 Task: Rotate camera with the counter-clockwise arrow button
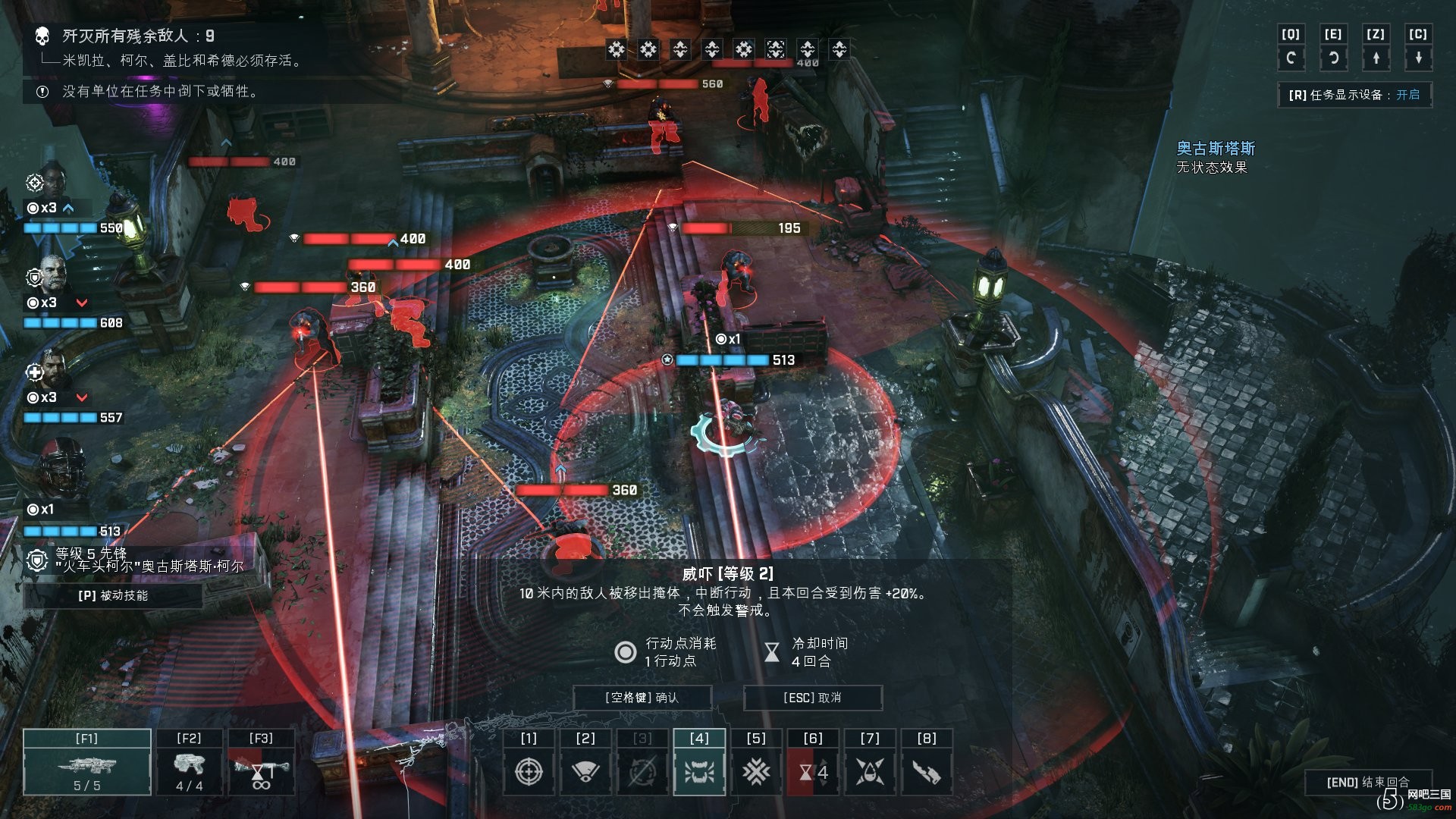(1333, 58)
